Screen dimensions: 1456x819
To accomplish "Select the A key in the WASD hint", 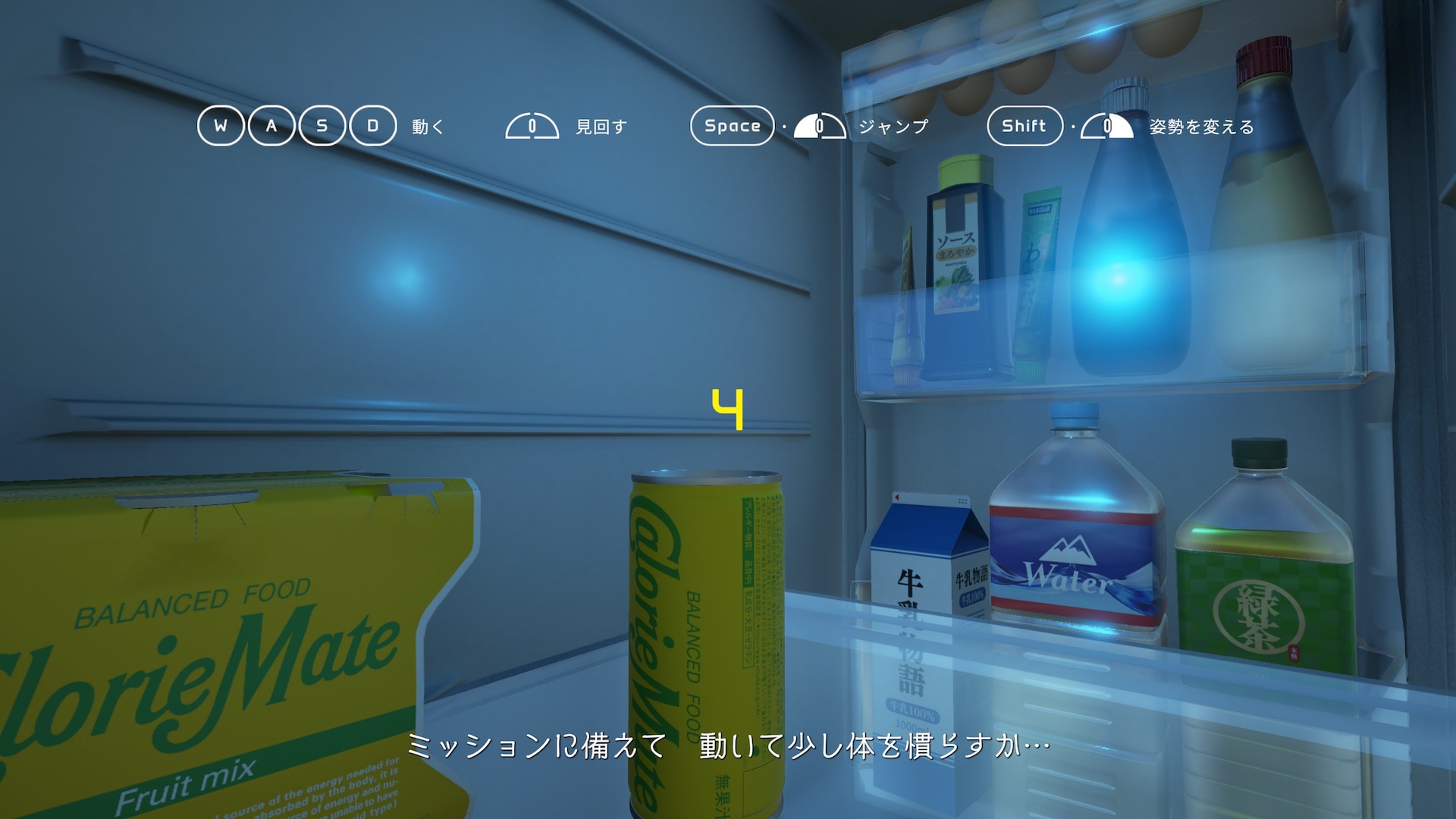I will tap(271, 126).
